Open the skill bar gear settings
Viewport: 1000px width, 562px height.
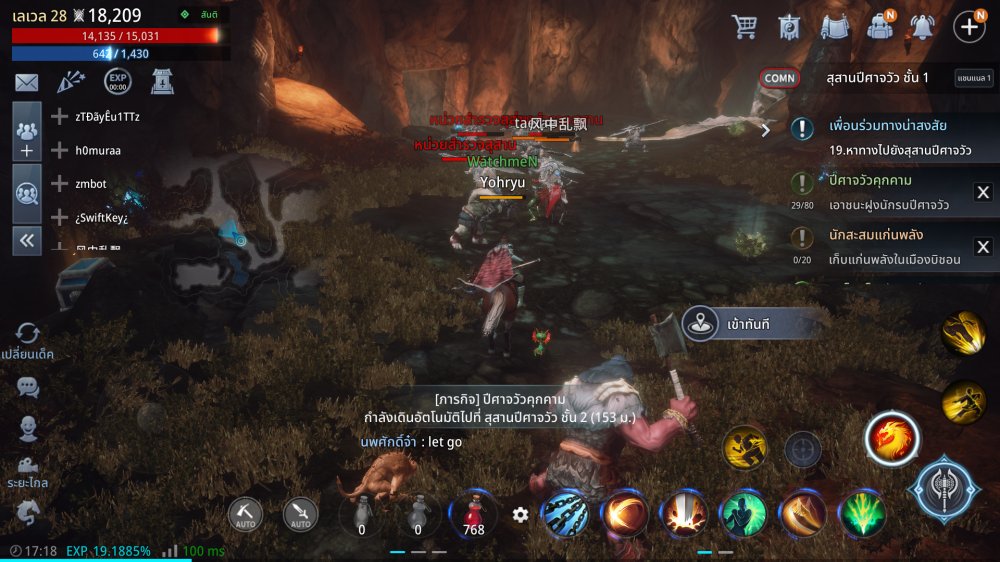click(x=520, y=515)
